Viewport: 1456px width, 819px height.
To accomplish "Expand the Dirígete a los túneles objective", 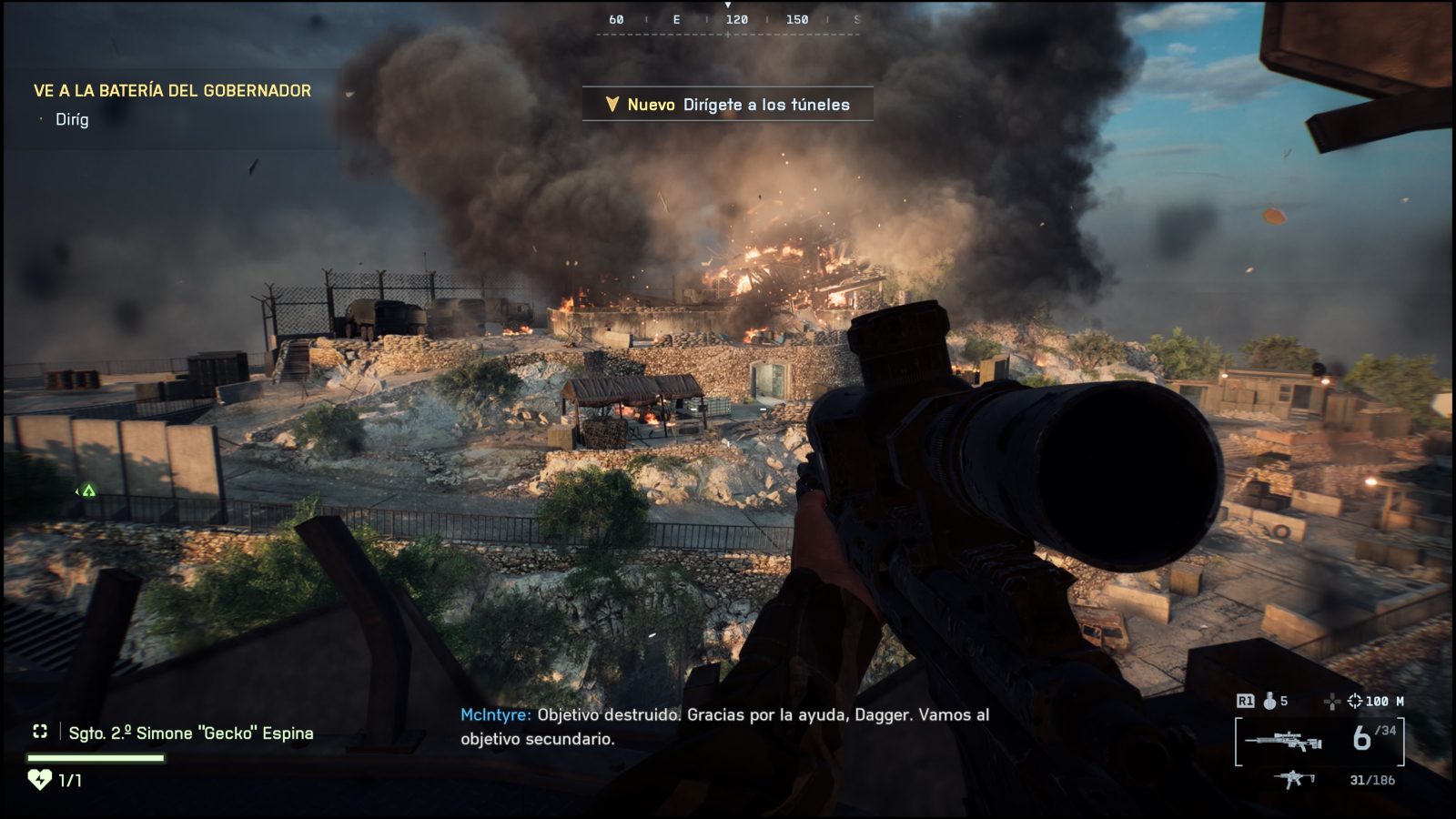I will 767,105.
